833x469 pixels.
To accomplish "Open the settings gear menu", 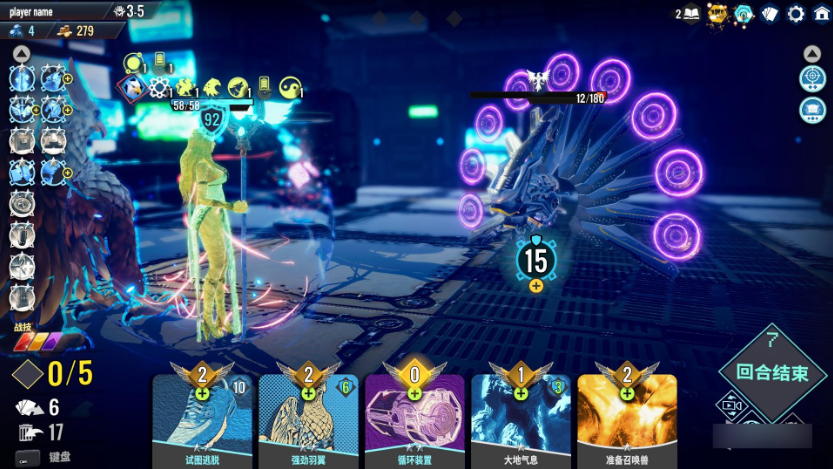I will click(796, 13).
